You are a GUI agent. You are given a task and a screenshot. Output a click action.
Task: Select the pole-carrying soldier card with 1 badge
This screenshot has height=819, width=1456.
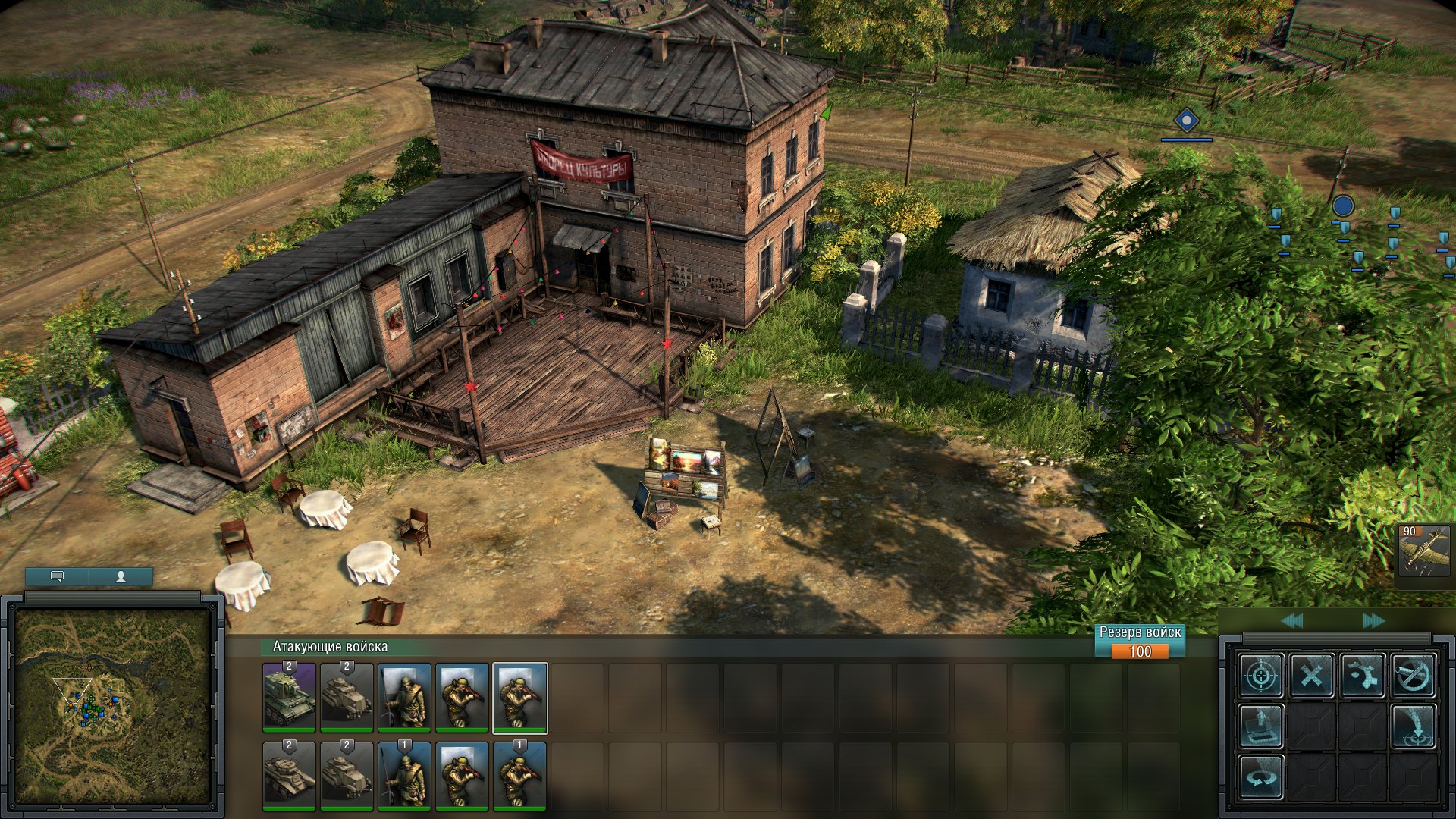click(404, 776)
